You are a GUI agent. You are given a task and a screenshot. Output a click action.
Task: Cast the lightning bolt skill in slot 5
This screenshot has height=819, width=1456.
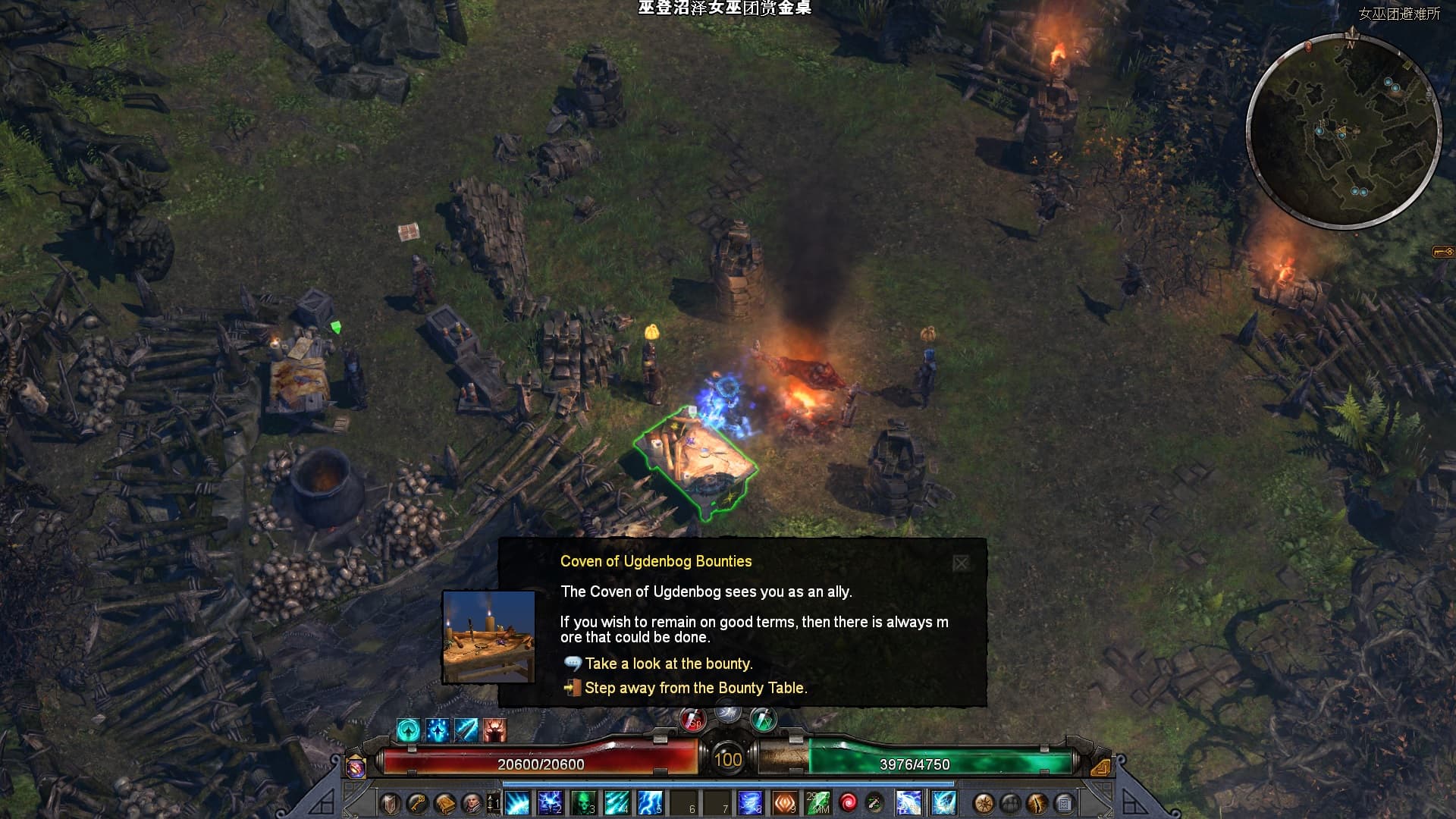pos(650,803)
